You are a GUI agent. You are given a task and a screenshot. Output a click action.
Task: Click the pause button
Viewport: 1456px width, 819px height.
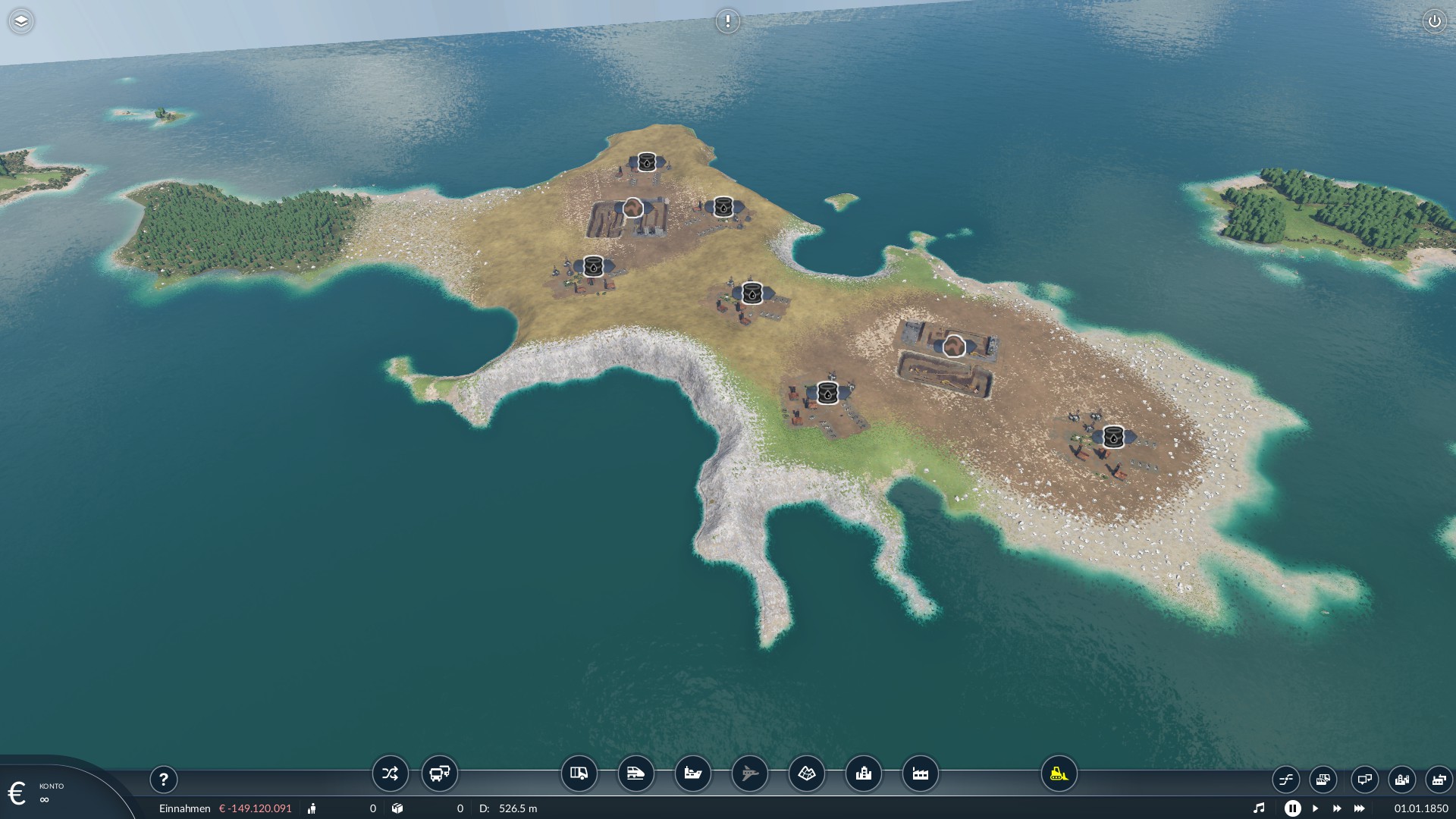(1292, 808)
